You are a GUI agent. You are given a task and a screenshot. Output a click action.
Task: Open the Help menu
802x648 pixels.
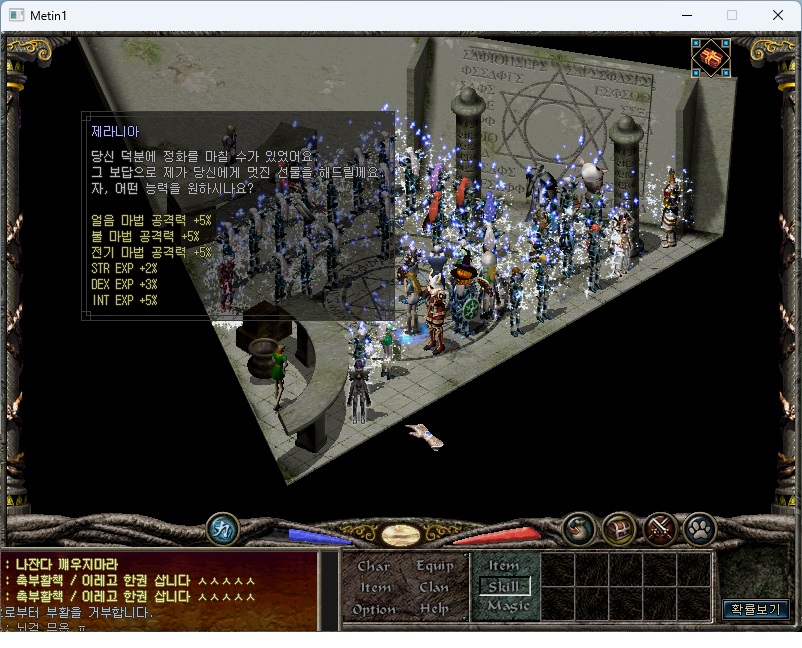pyautogui.click(x=434, y=609)
